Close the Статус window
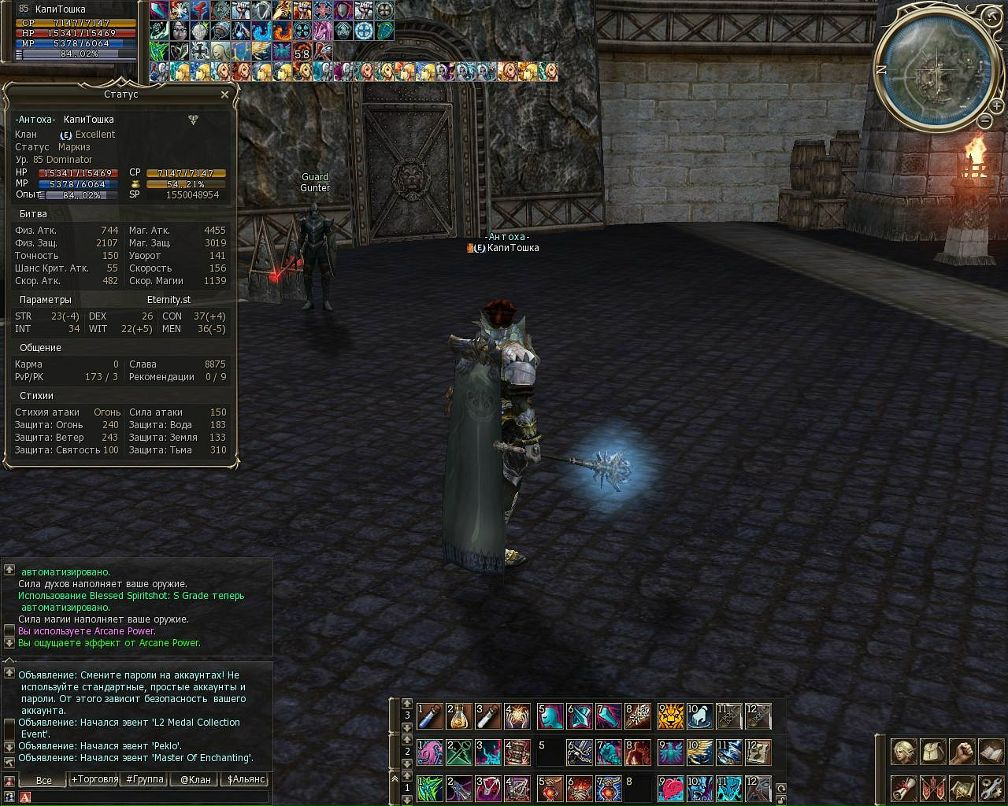The height and width of the screenshot is (806, 1008). click(225, 94)
